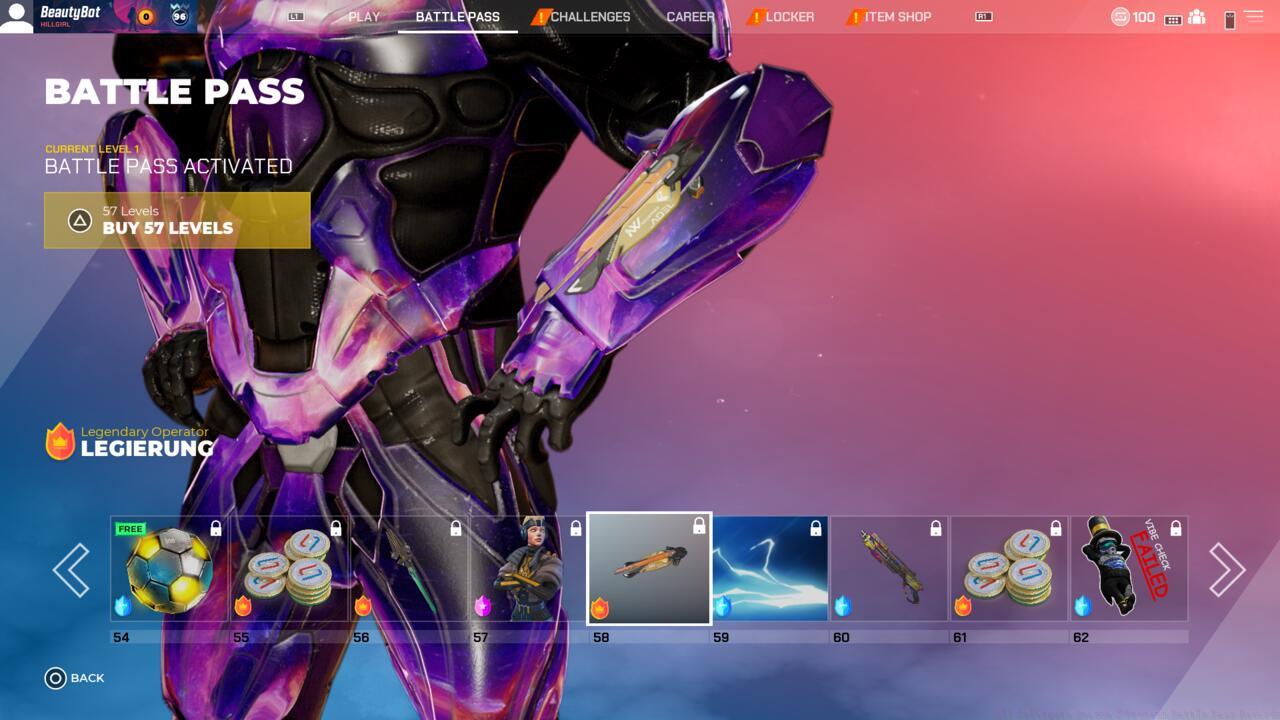Go to the Challenges tab

[590, 17]
